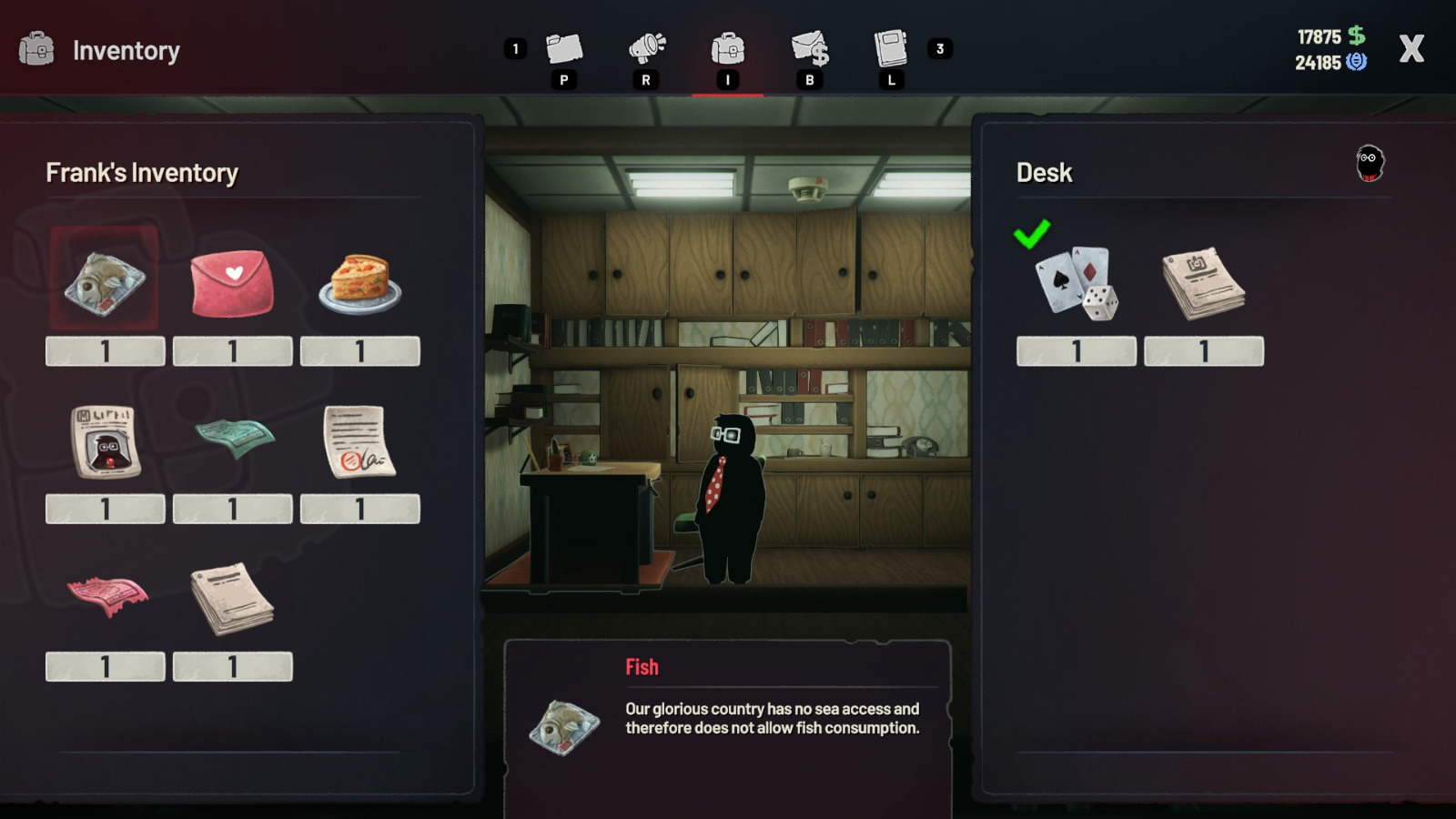Pick the stack of newspapers on the desk
The image size is (1456, 819).
[x=1203, y=282]
